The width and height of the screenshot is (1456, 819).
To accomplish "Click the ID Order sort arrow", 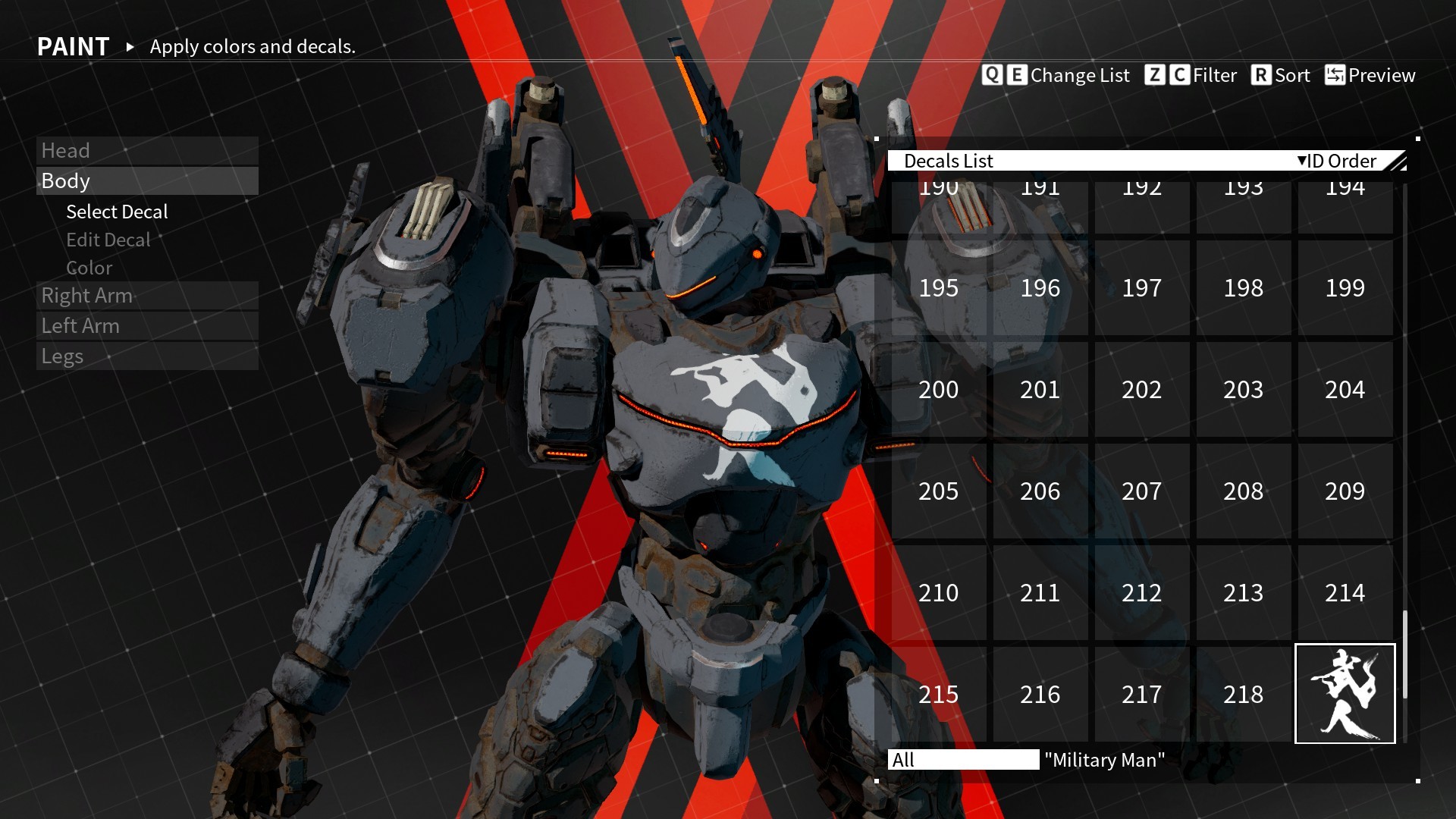I will pos(1302,161).
